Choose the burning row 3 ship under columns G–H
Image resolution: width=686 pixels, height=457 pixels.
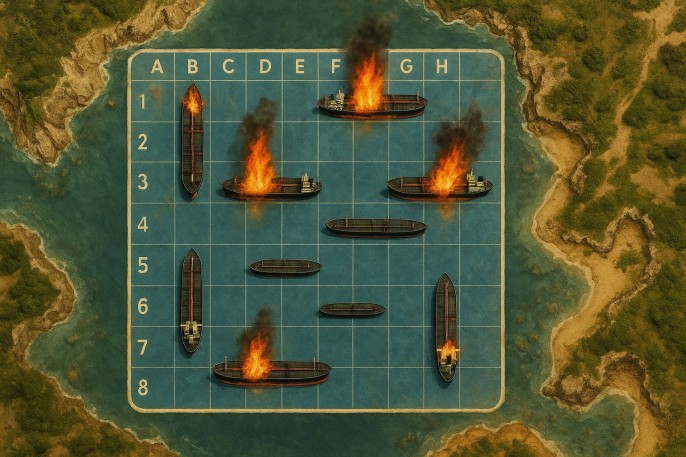439,187
